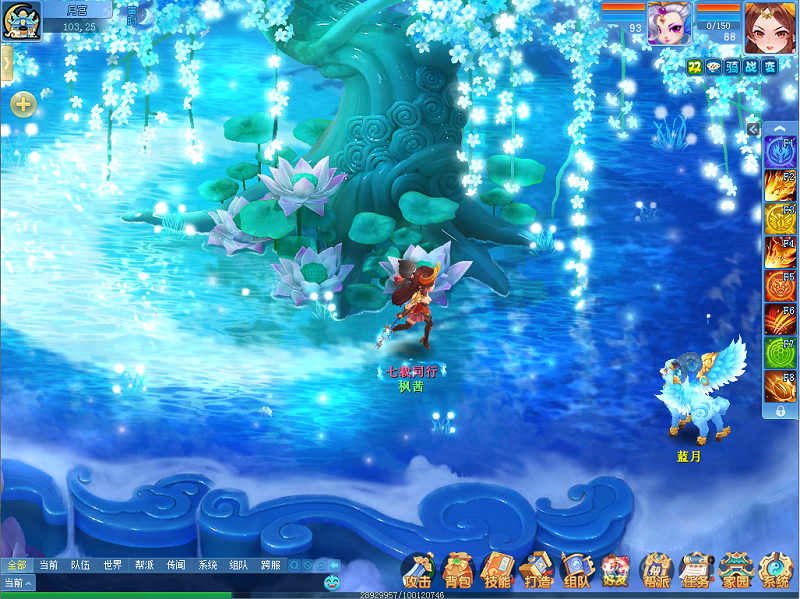Open the 系统 (System) settings
Screen dimensions: 800x599
[x=775, y=571]
